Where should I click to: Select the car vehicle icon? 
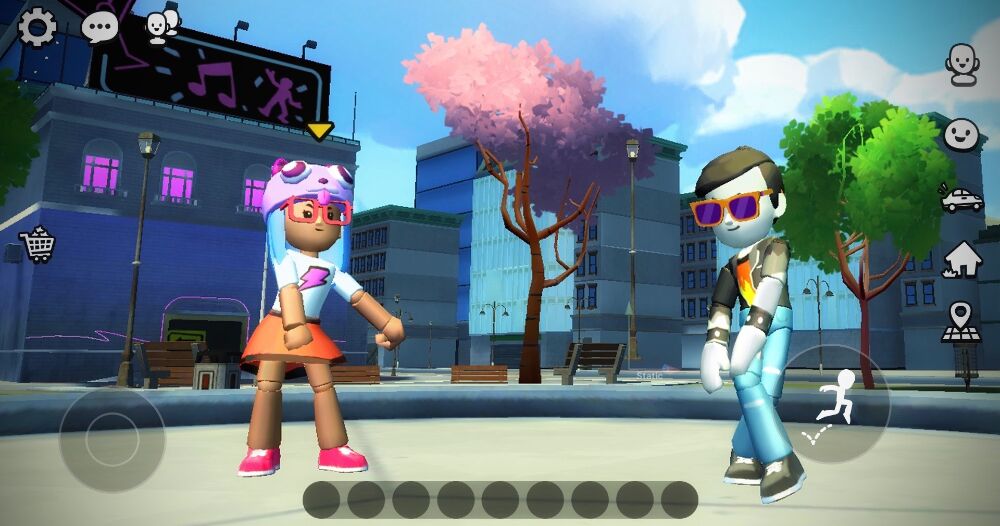coord(962,198)
